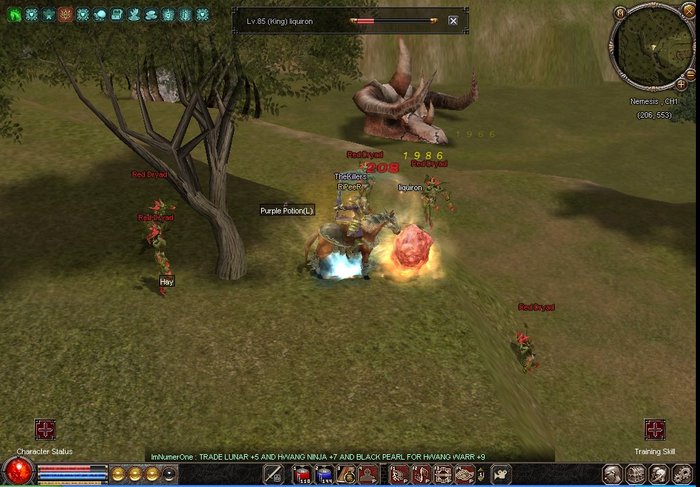
Task: Close the circular minimap
Action: pos(689,13)
